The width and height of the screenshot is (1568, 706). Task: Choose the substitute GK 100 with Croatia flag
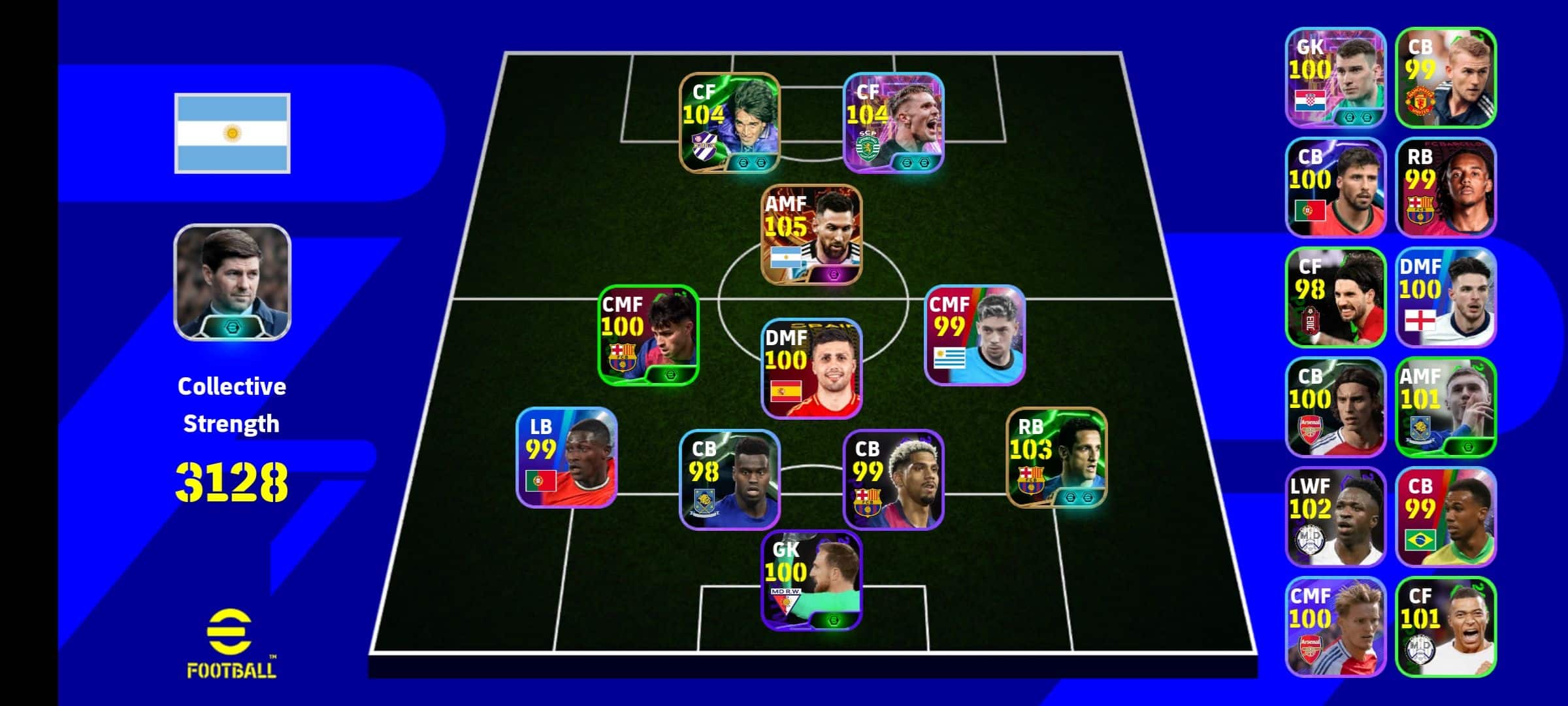[1335, 77]
